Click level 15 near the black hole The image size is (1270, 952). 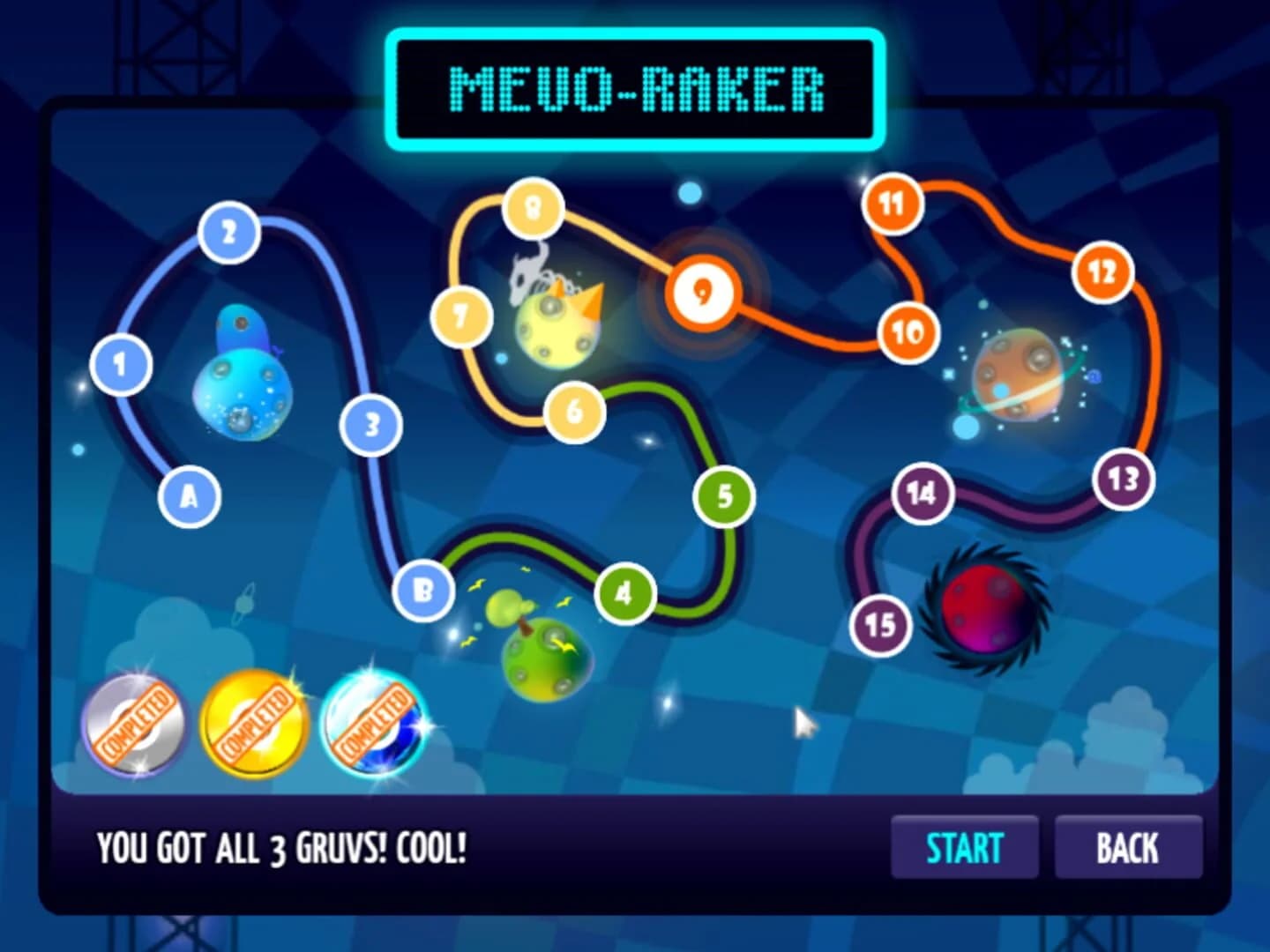[x=879, y=624]
